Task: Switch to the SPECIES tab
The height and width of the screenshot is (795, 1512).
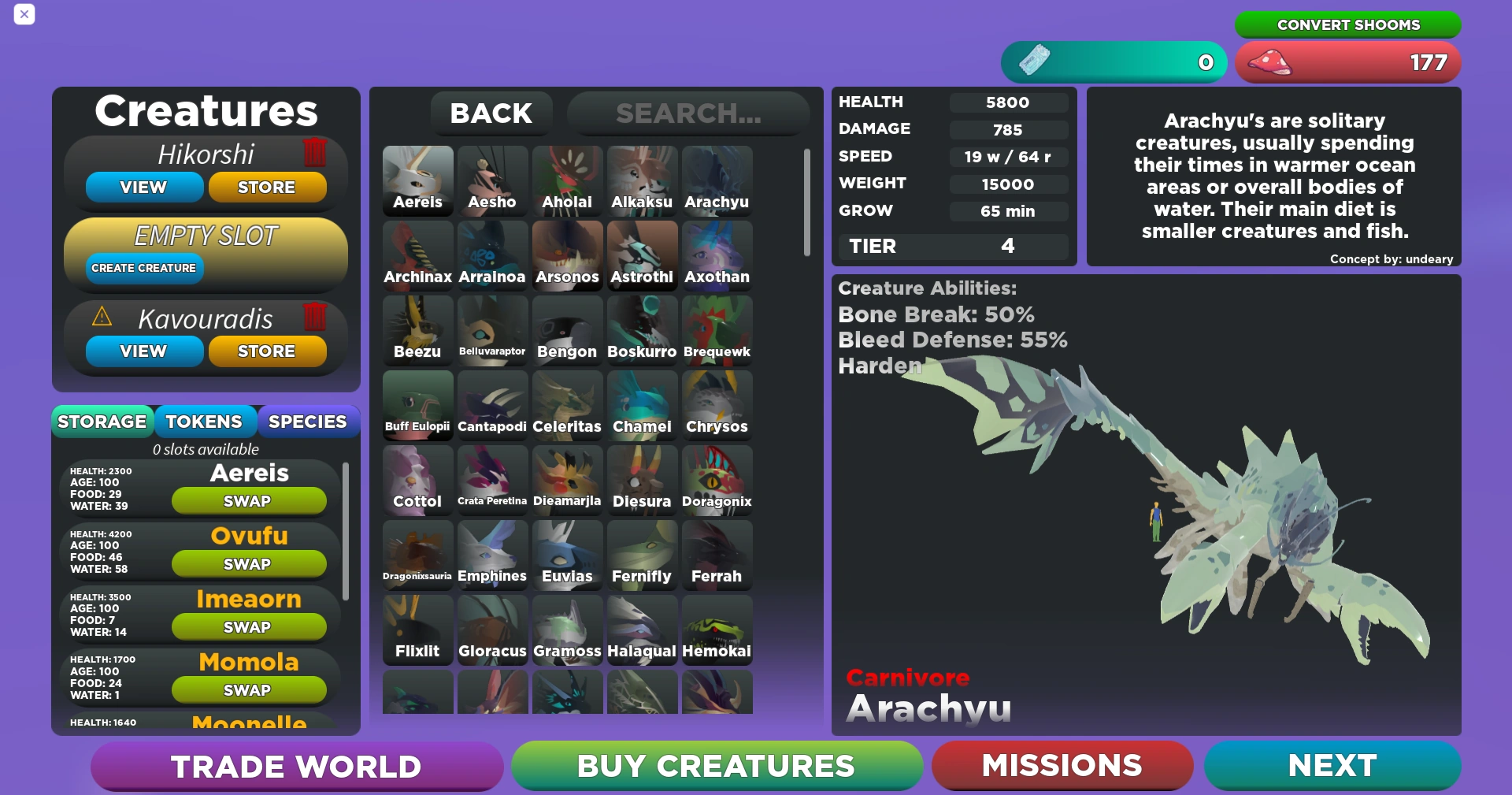Action: pyautogui.click(x=308, y=422)
